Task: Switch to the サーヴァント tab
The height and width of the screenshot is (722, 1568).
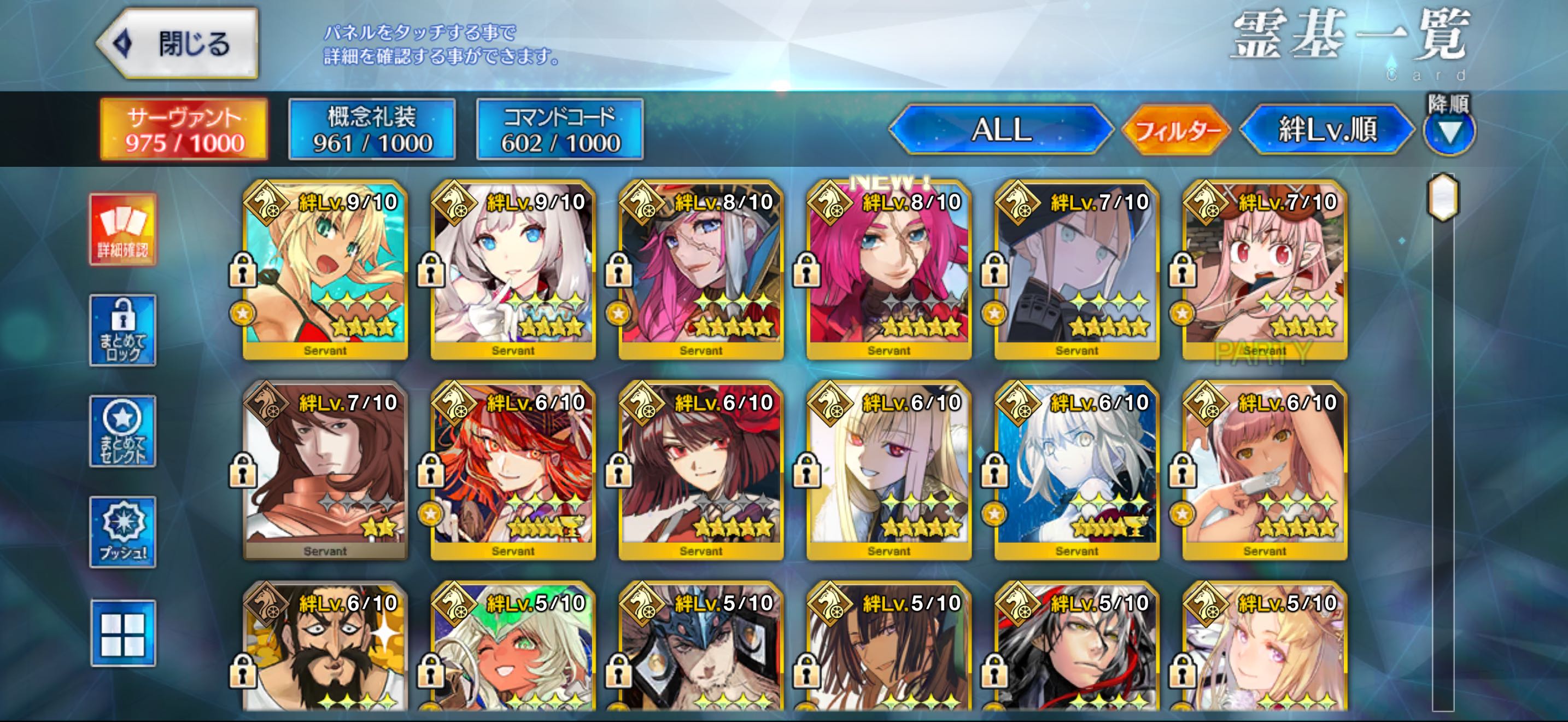Action: click(x=184, y=130)
